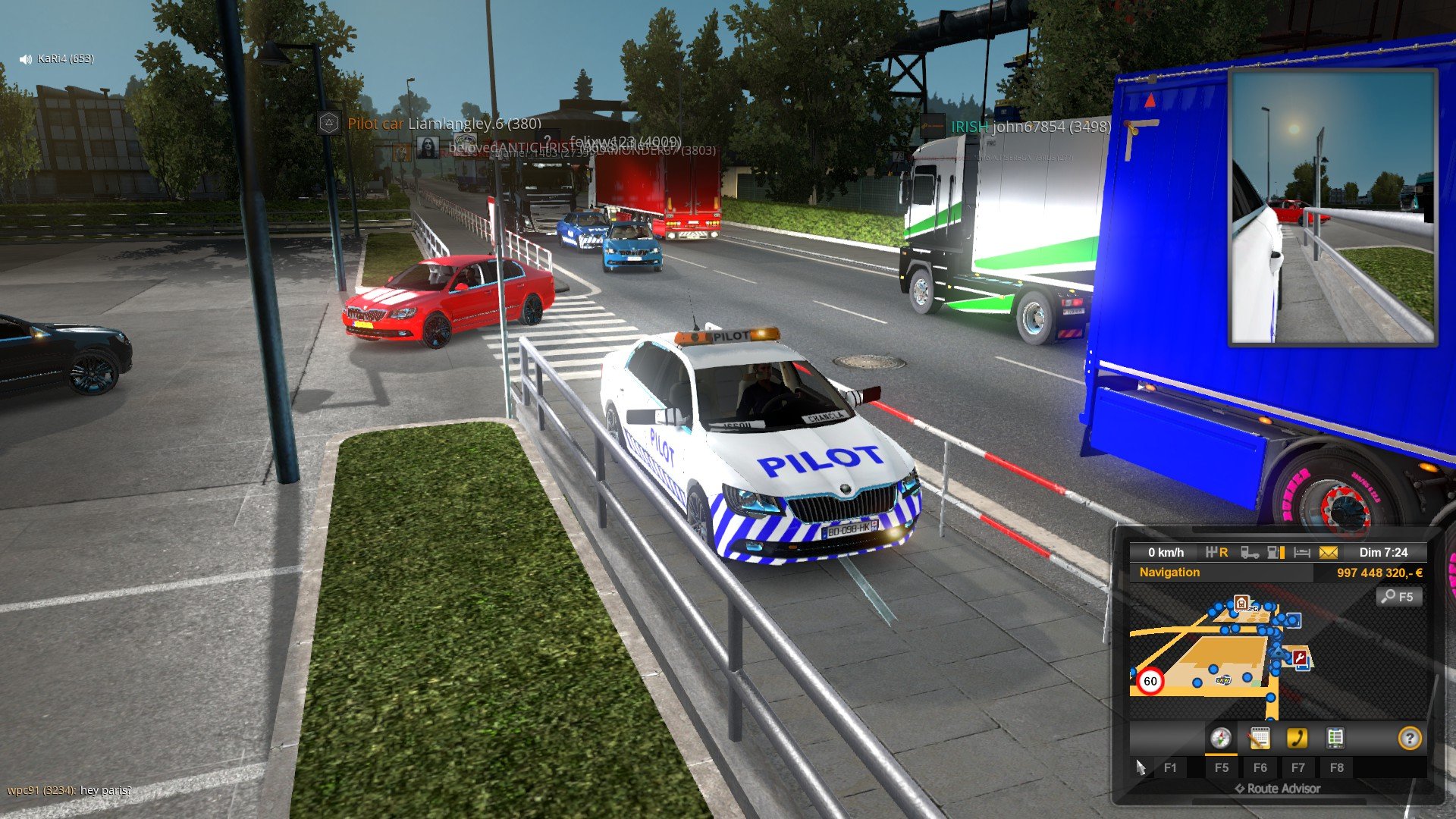Open the yellow phone assistance tab
This screenshot has height=819, width=1456.
tap(1297, 738)
